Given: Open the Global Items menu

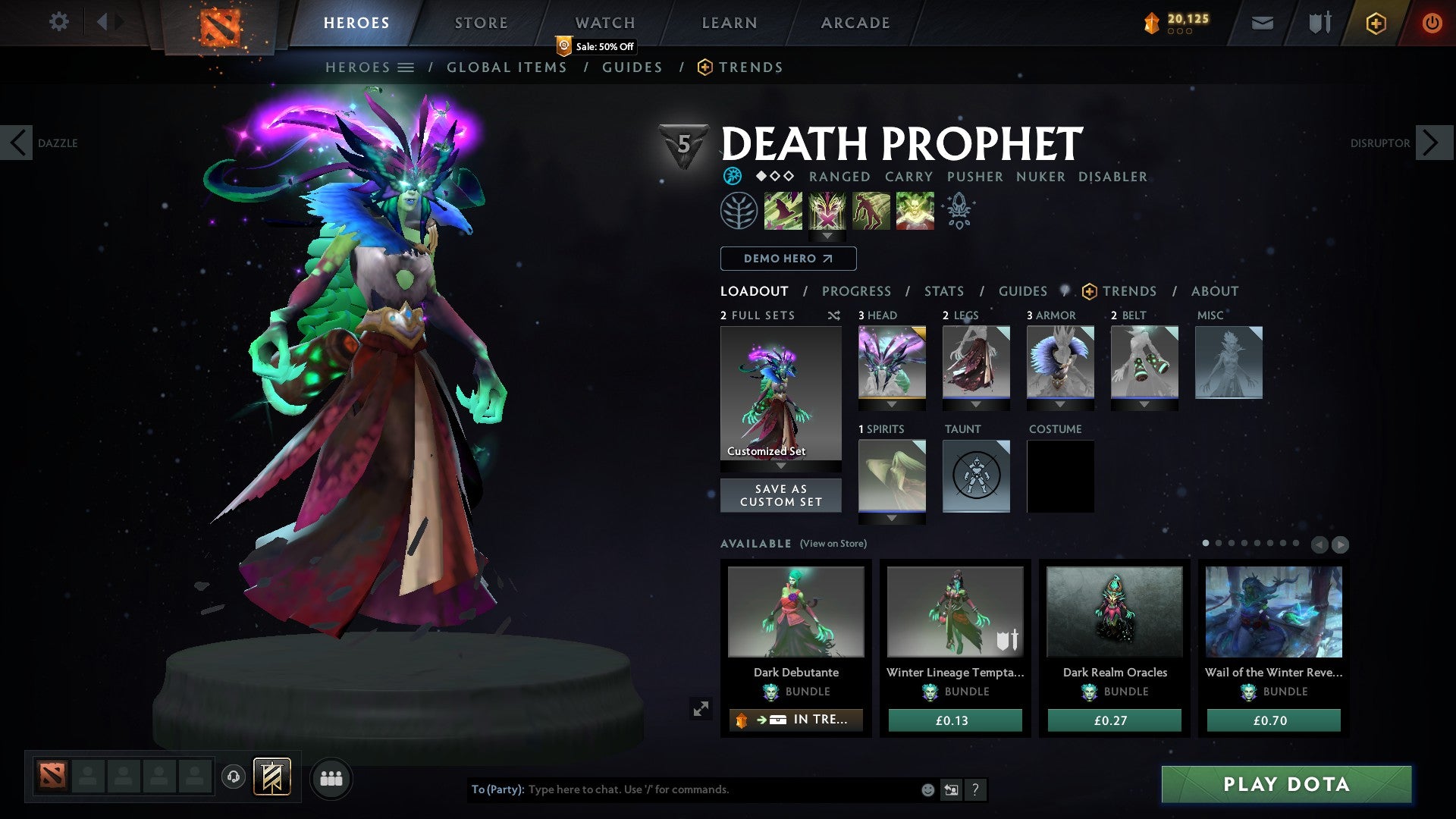Looking at the screenshot, I should click(x=507, y=67).
